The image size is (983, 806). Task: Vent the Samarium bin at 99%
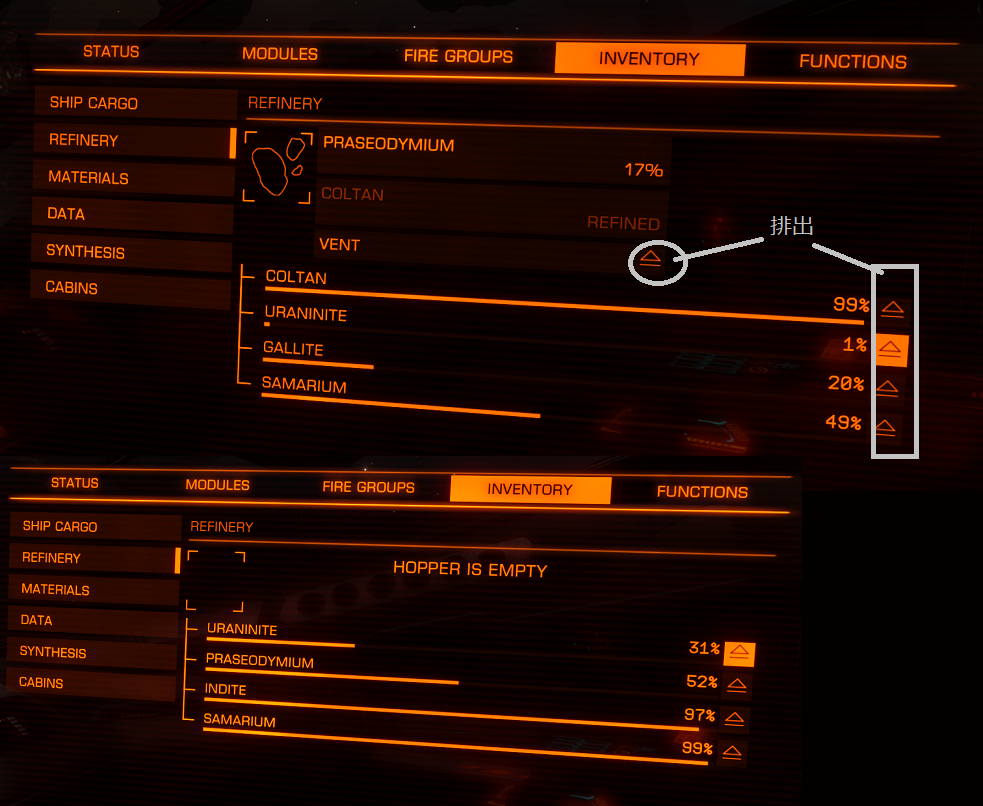click(732, 752)
